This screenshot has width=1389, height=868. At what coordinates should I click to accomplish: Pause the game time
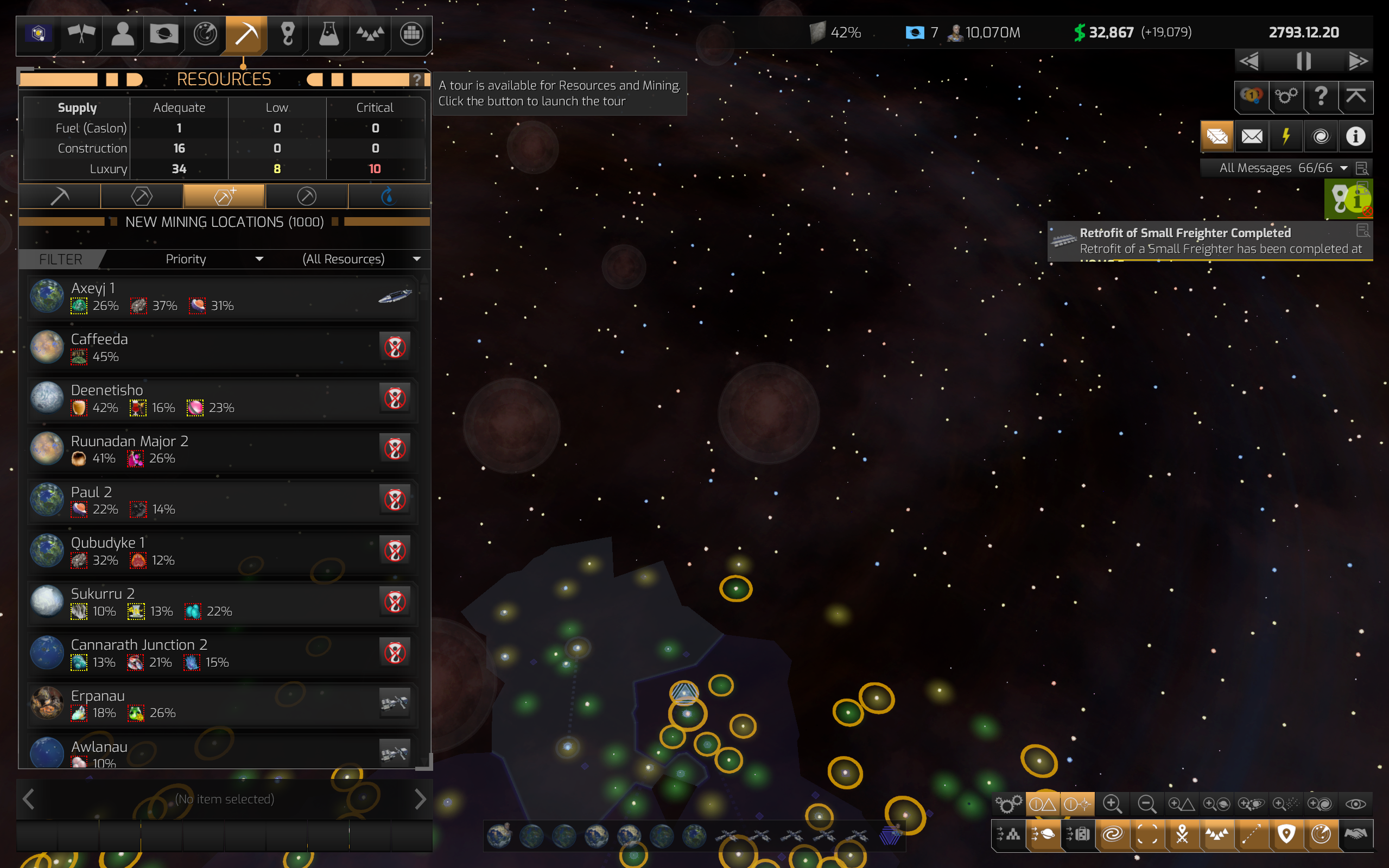[x=1303, y=61]
